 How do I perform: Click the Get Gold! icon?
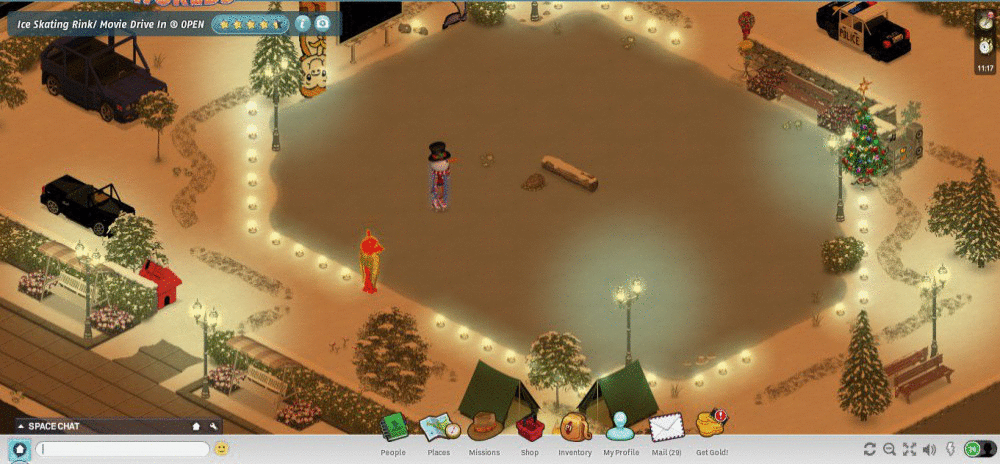pos(711,425)
